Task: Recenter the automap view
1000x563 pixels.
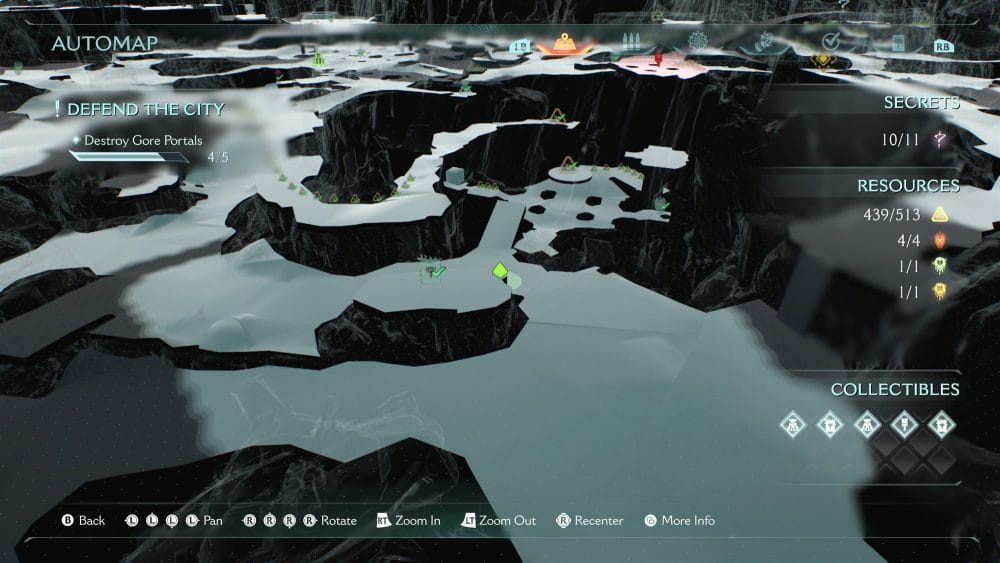Action: coord(590,521)
